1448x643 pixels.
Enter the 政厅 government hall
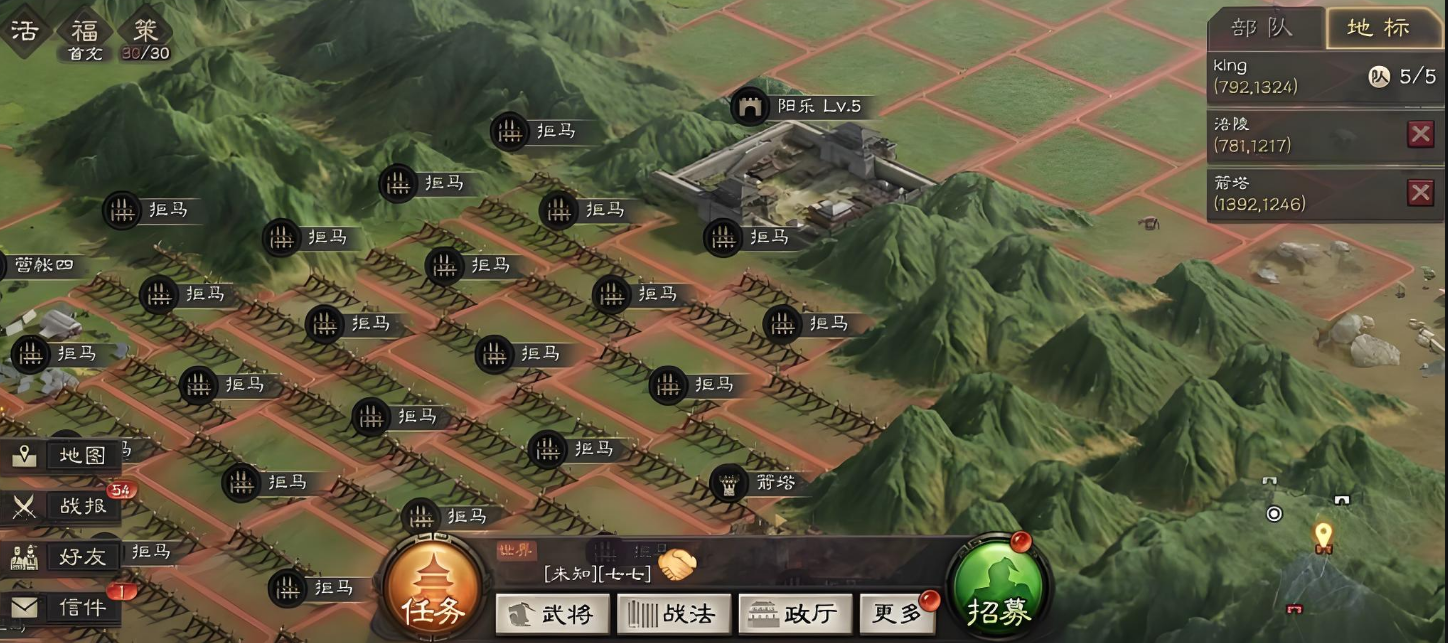click(x=795, y=613)
